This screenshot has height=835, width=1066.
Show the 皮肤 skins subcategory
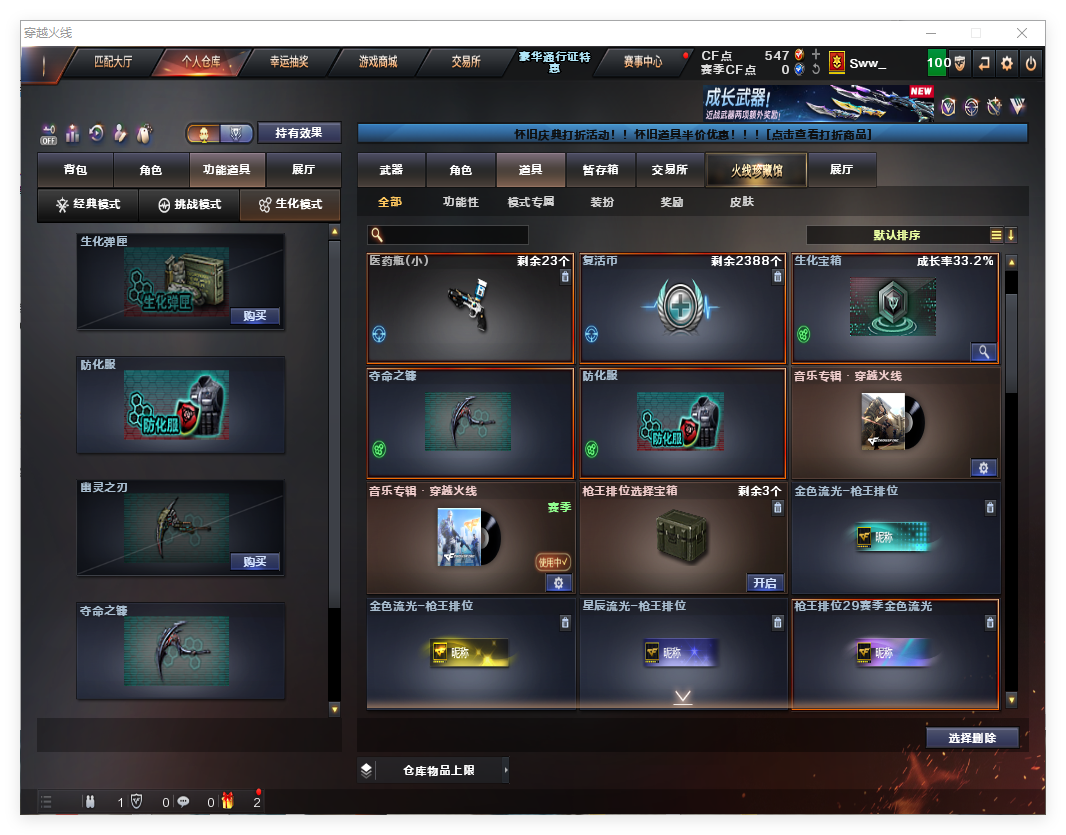click(x=742, y=202)
